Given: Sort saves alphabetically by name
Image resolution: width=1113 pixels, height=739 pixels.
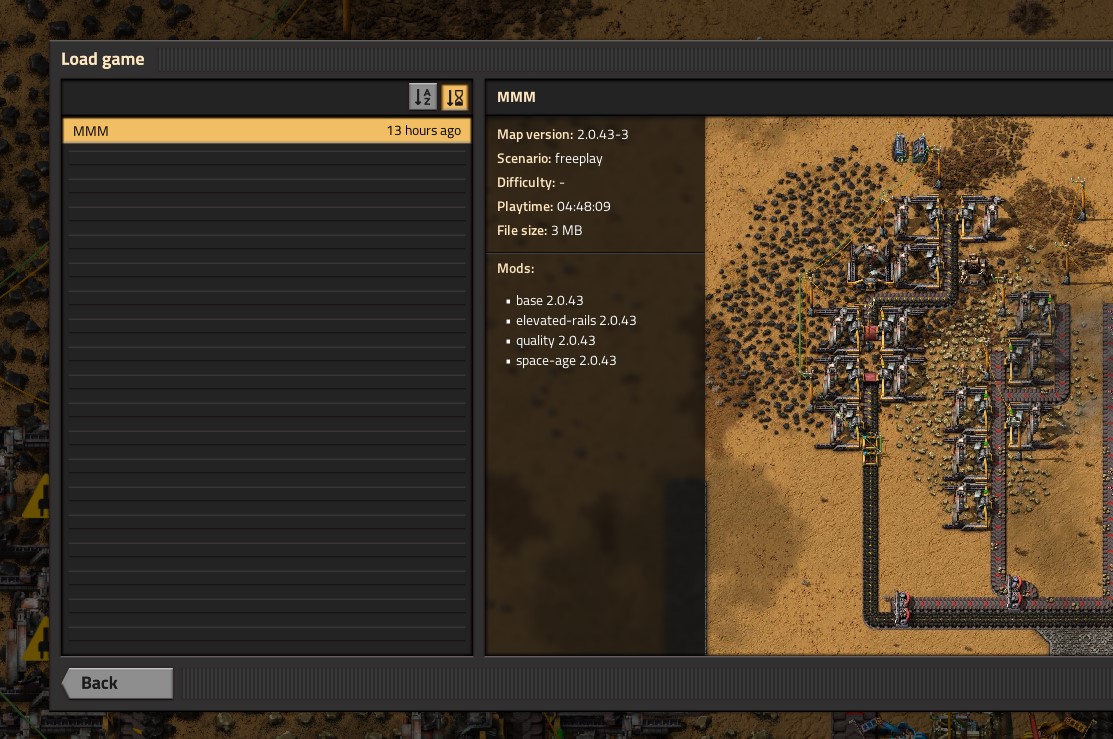Looking at the screenshot, I should tap(423, 97).
